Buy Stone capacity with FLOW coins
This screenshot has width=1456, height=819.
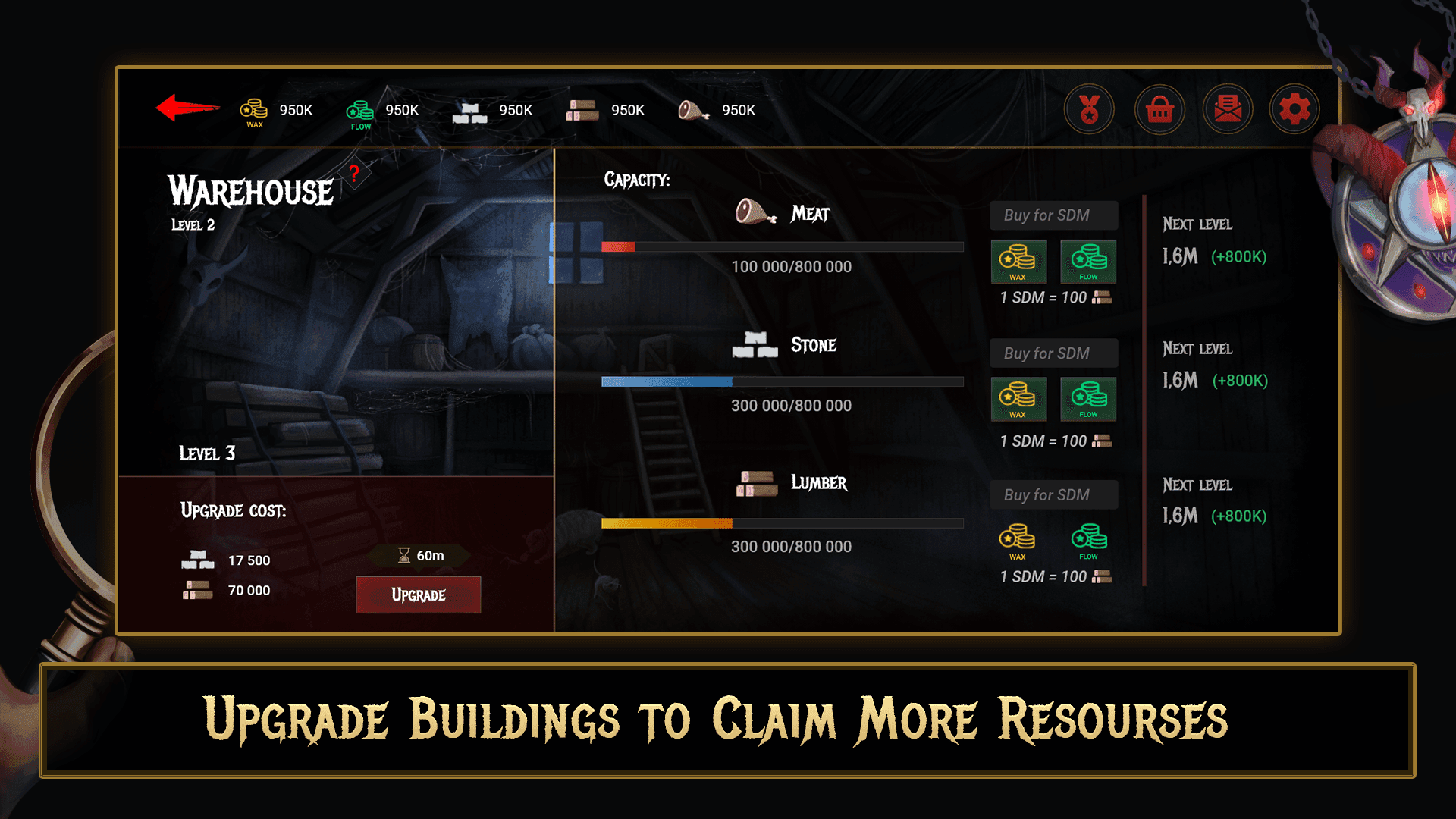[x=1087, y=399]
